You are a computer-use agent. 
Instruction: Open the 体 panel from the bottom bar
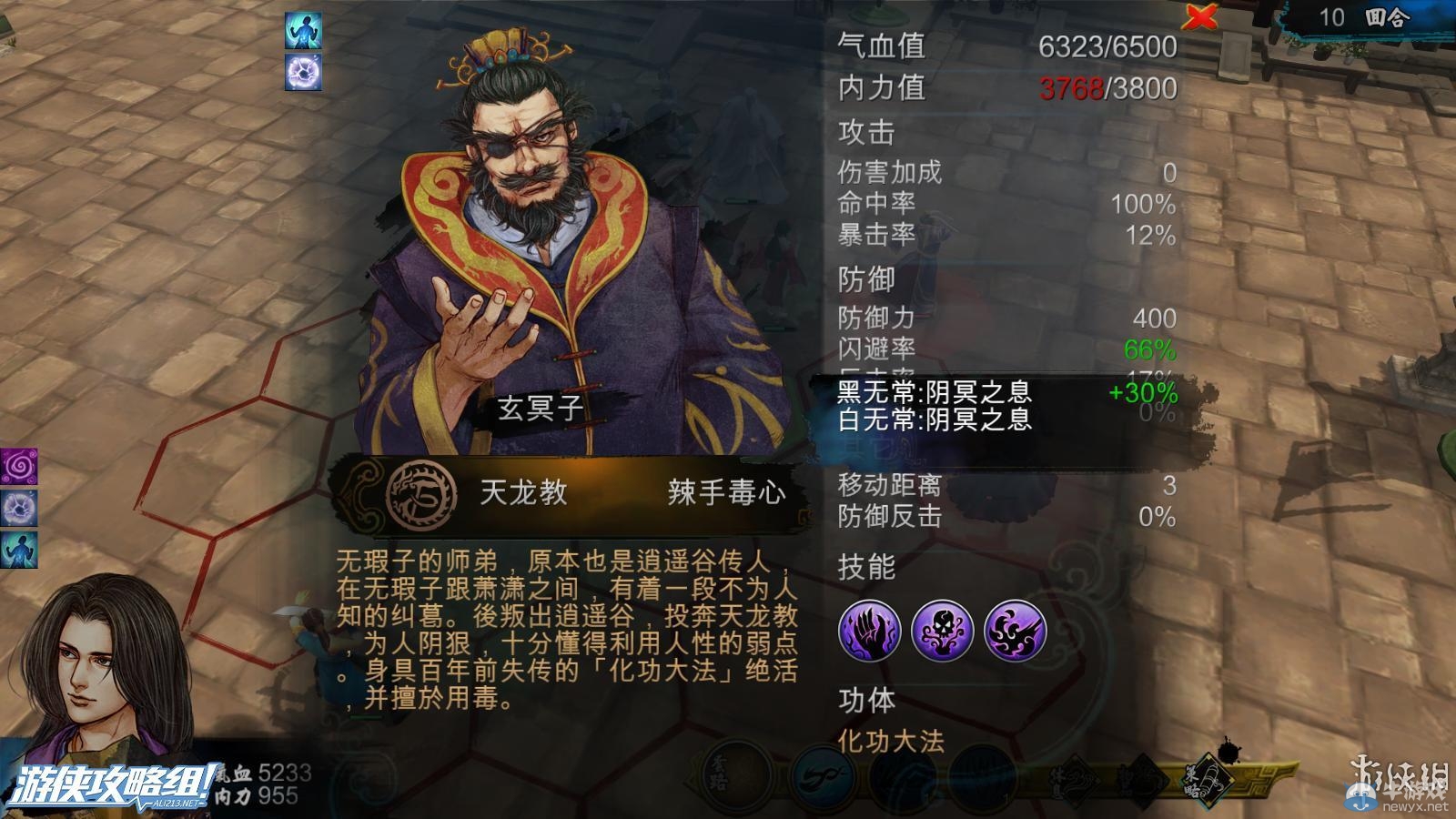click(1074, 778)
